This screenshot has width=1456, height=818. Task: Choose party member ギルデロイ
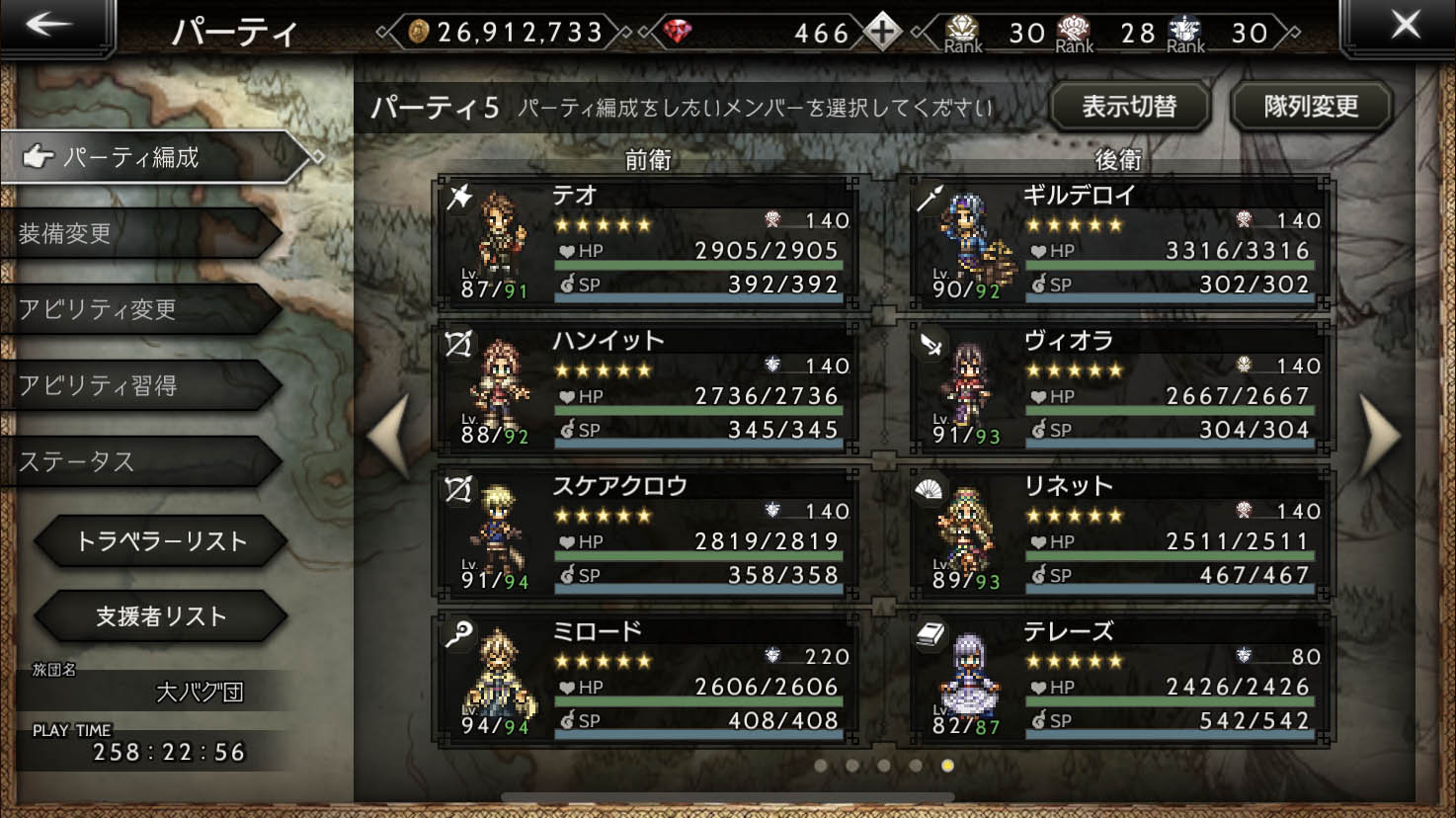(1120, 242)
